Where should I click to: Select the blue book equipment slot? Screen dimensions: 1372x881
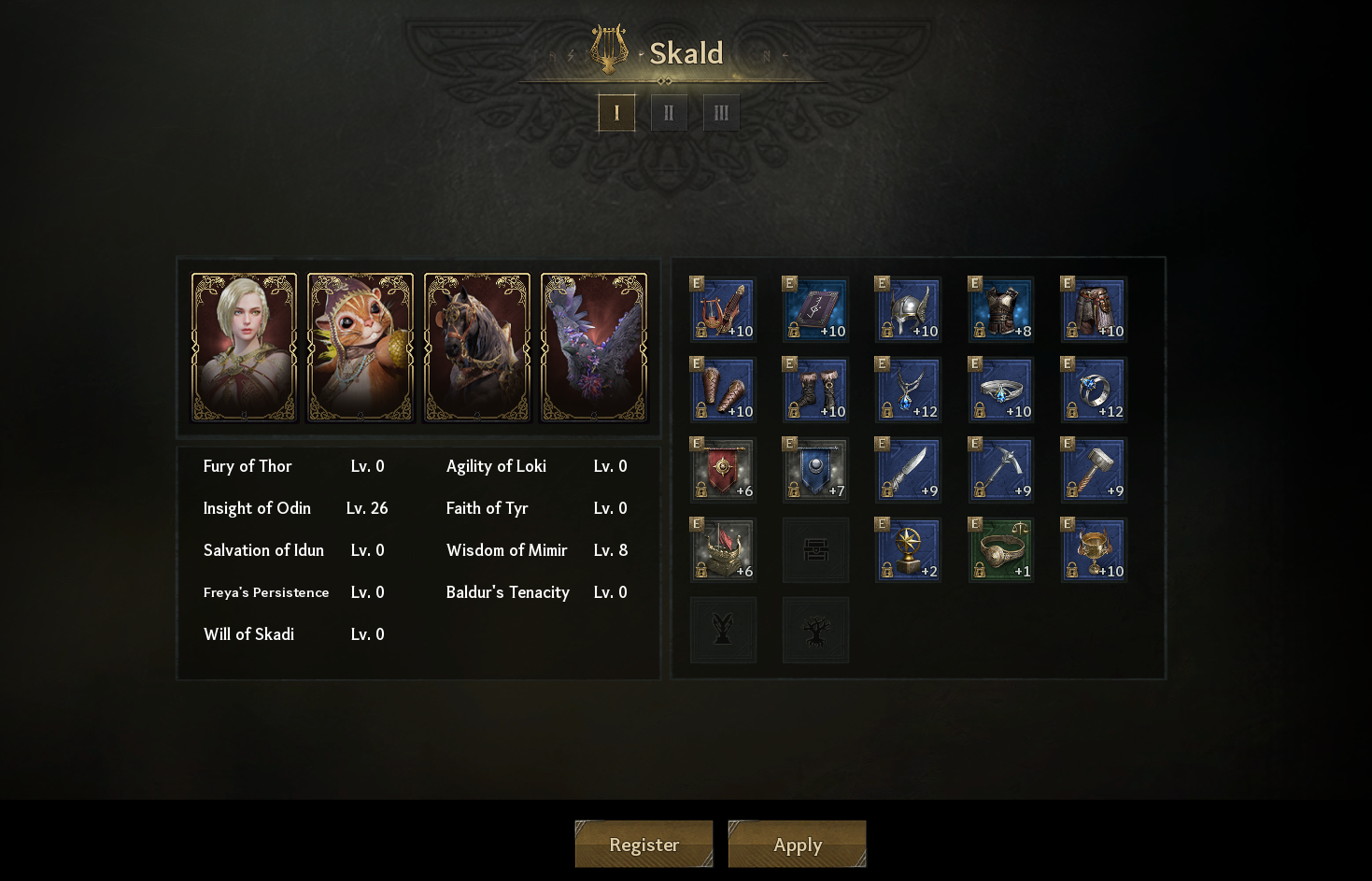point(815,309)
